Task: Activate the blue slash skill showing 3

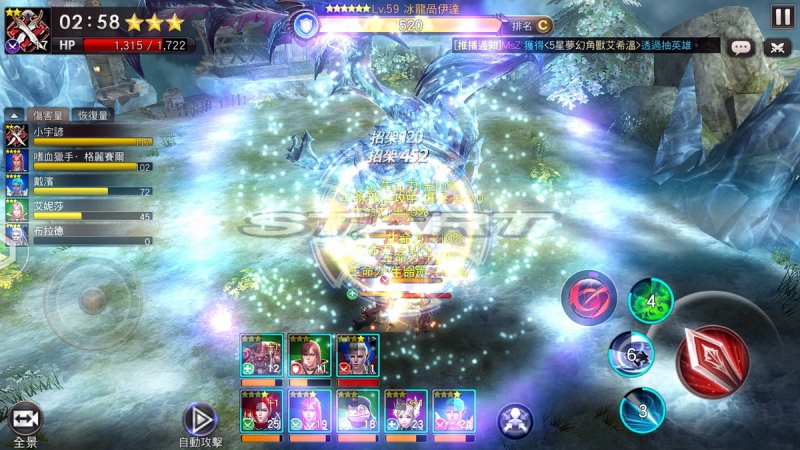Action: click(x=642, y=409)
